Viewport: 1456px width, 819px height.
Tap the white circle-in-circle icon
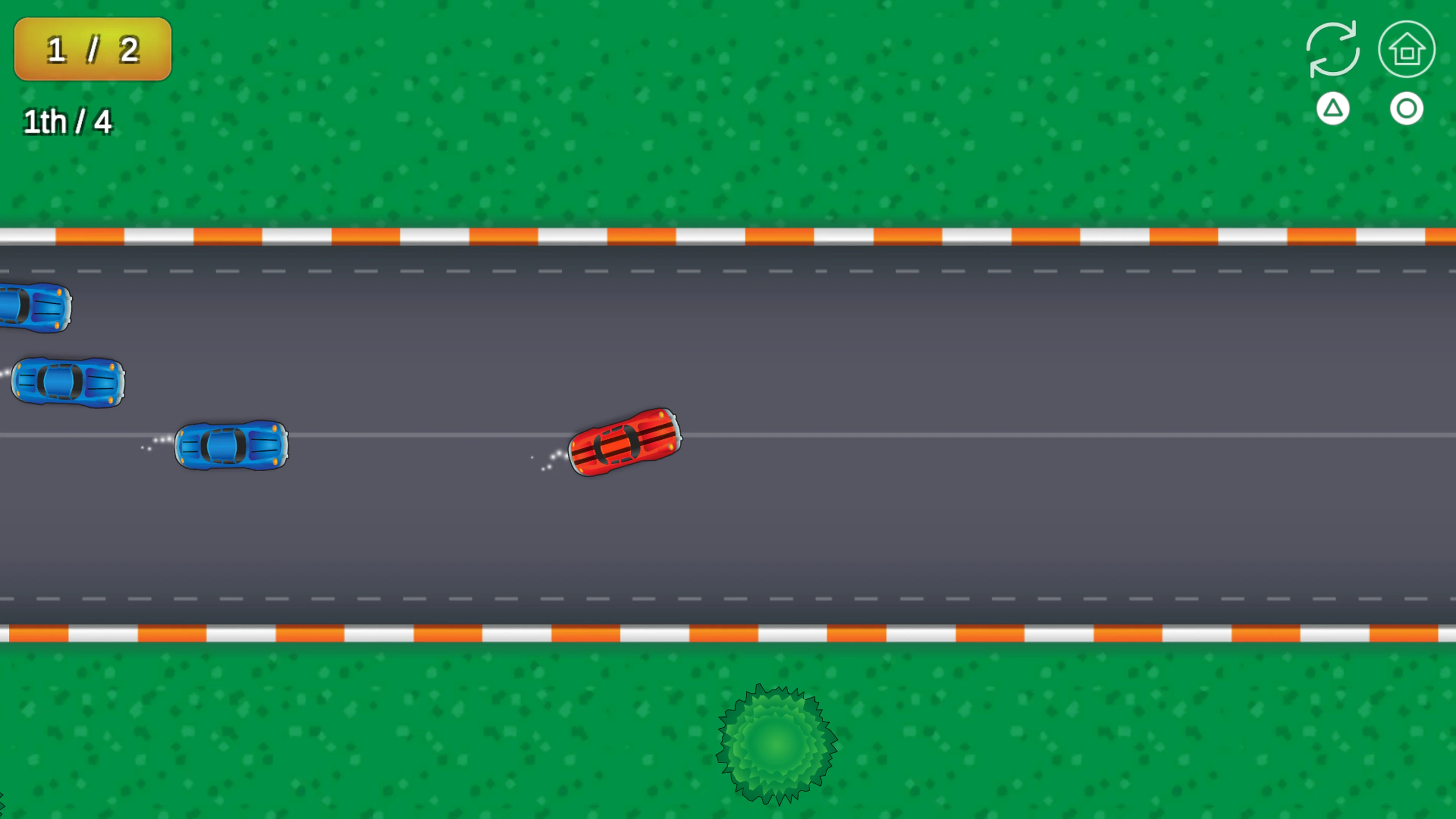1407,108
